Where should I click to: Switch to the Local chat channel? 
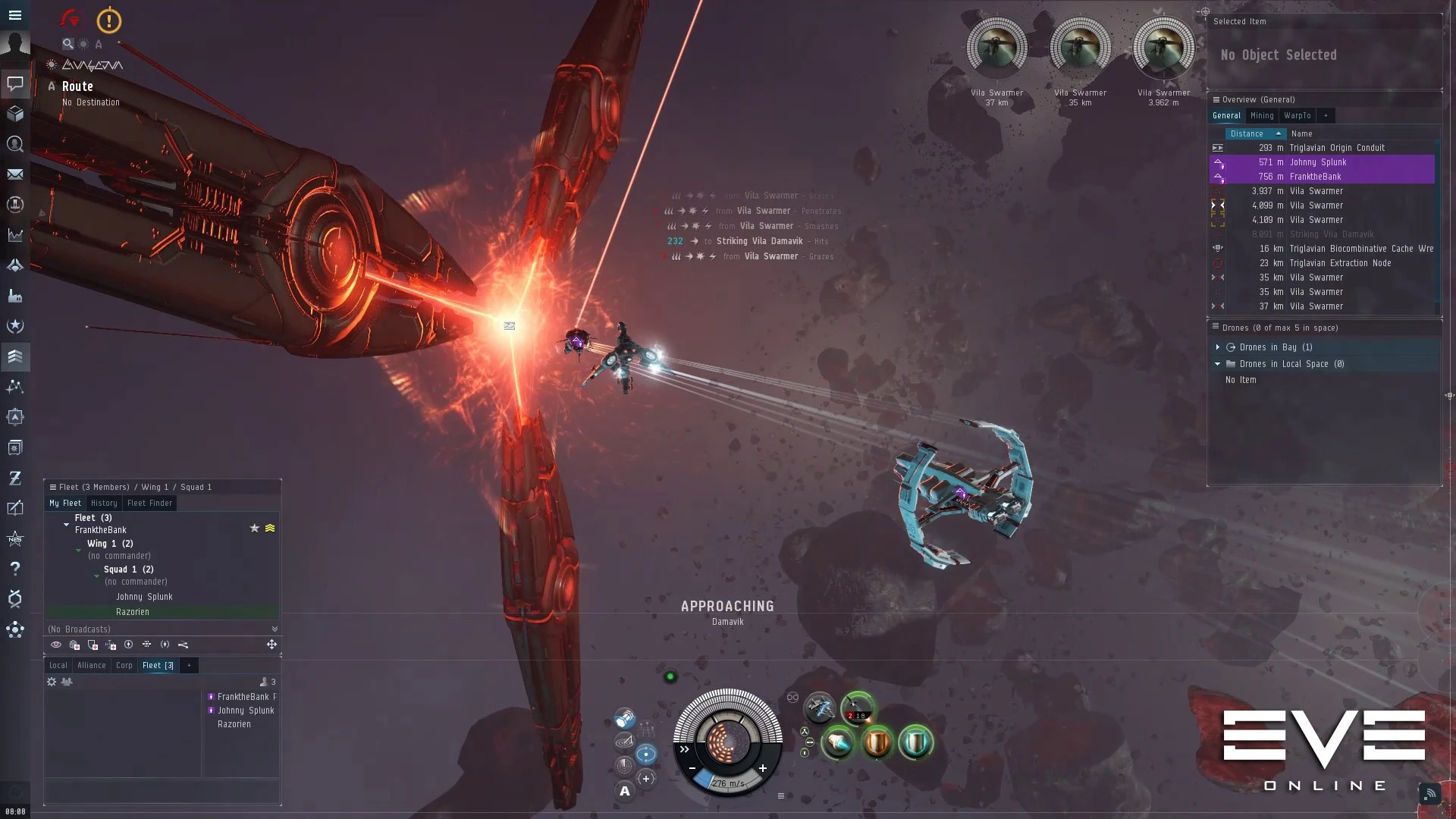58,666
